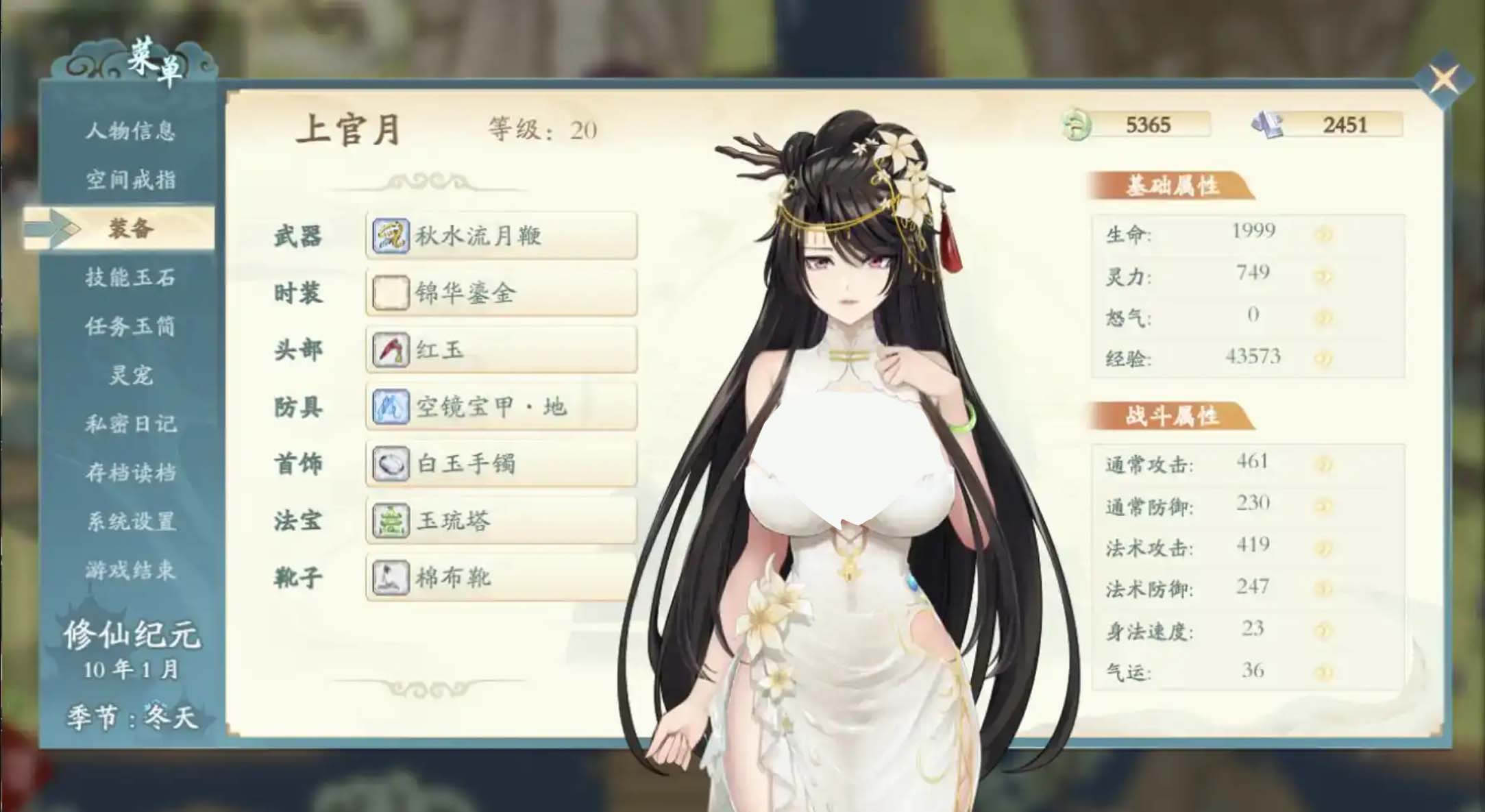Select 技能玉石 from the menu
The image size is (1485, 812).
coord(132,278)
